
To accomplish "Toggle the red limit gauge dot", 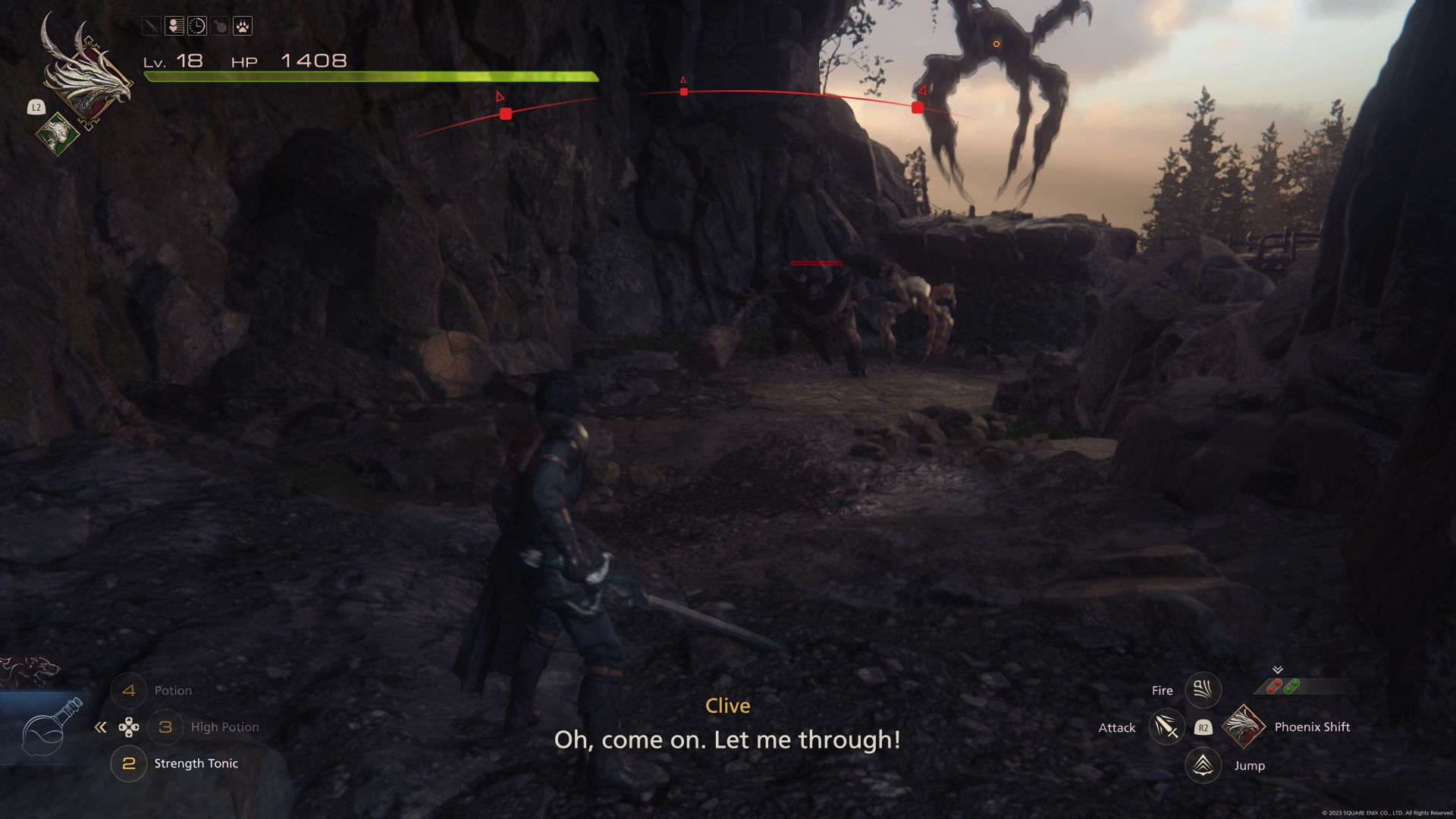I will point(1274,686).
